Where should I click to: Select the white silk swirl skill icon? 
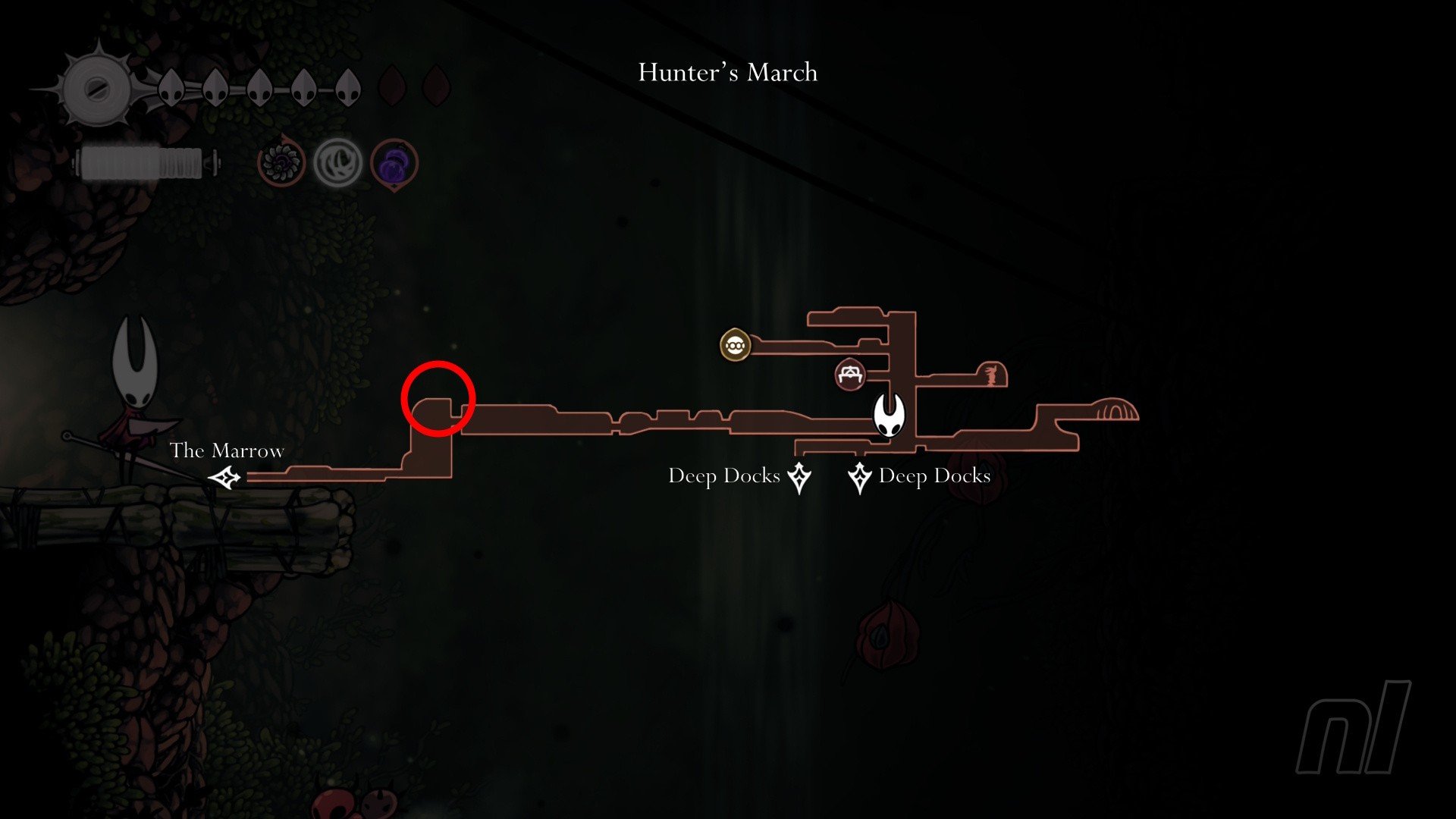(x=337, y=162)
